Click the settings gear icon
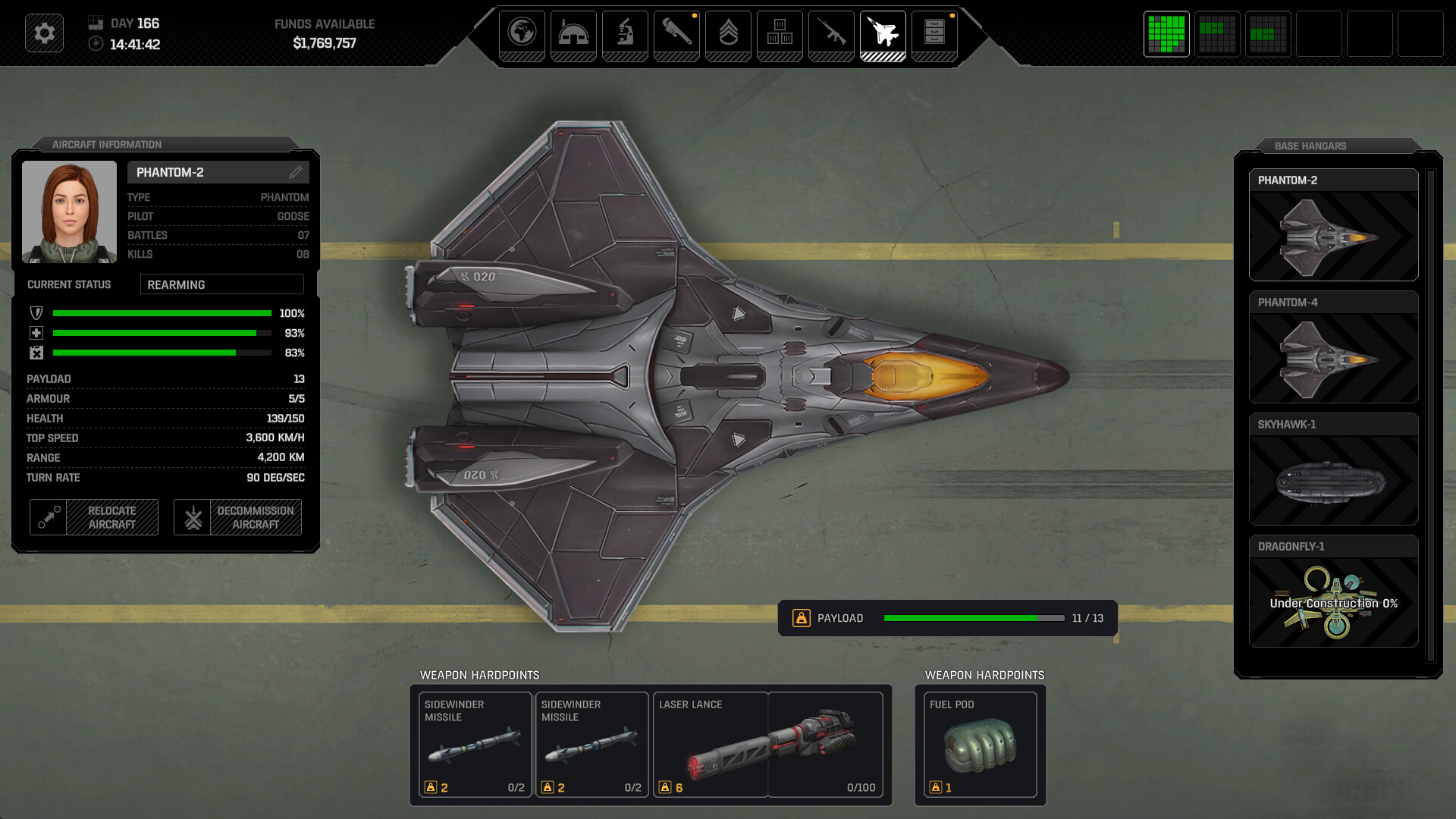1456x819 pixels. pos(43,33)
